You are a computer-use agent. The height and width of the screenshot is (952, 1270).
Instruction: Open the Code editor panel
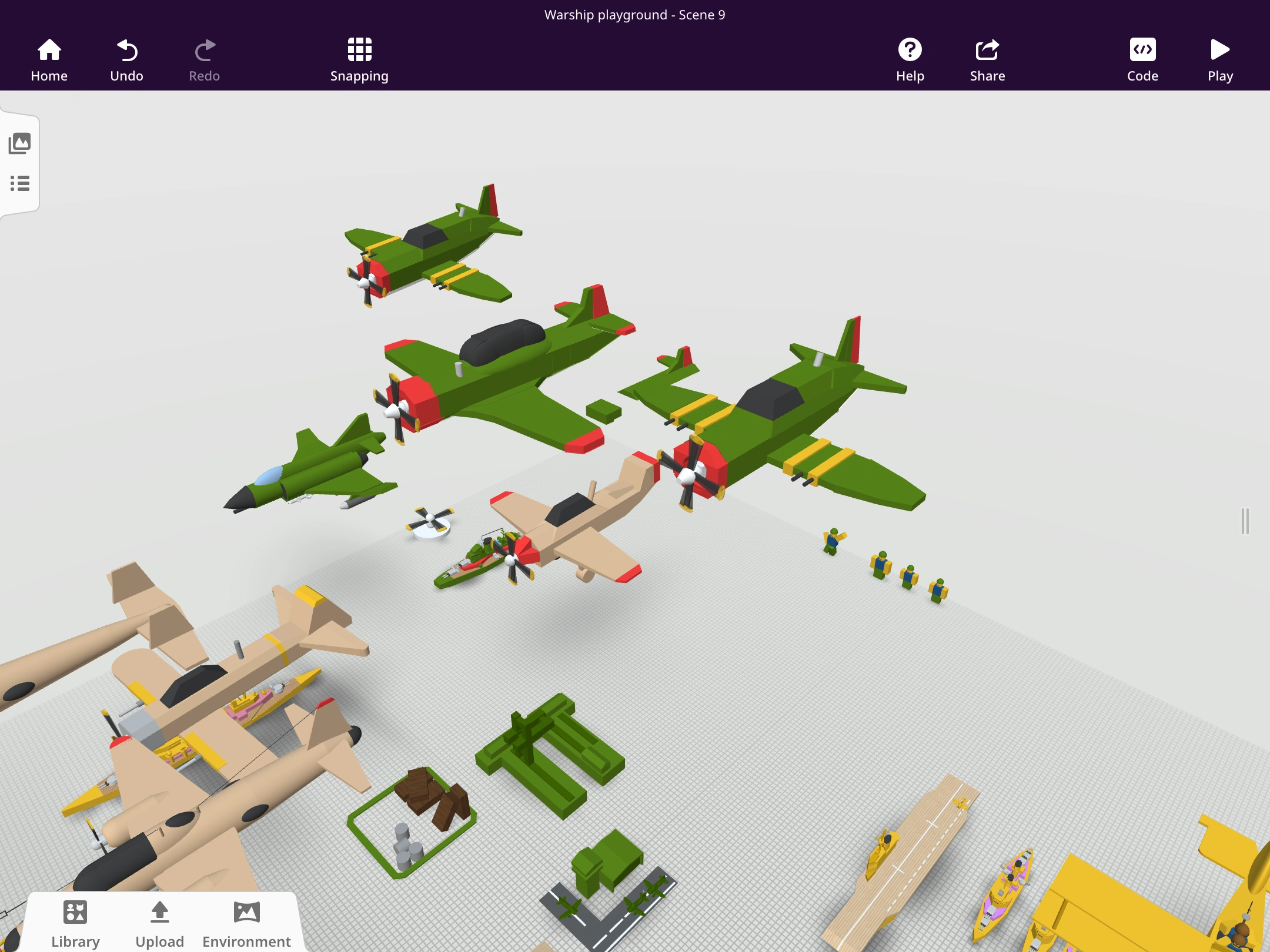(x=1141, y=59)
